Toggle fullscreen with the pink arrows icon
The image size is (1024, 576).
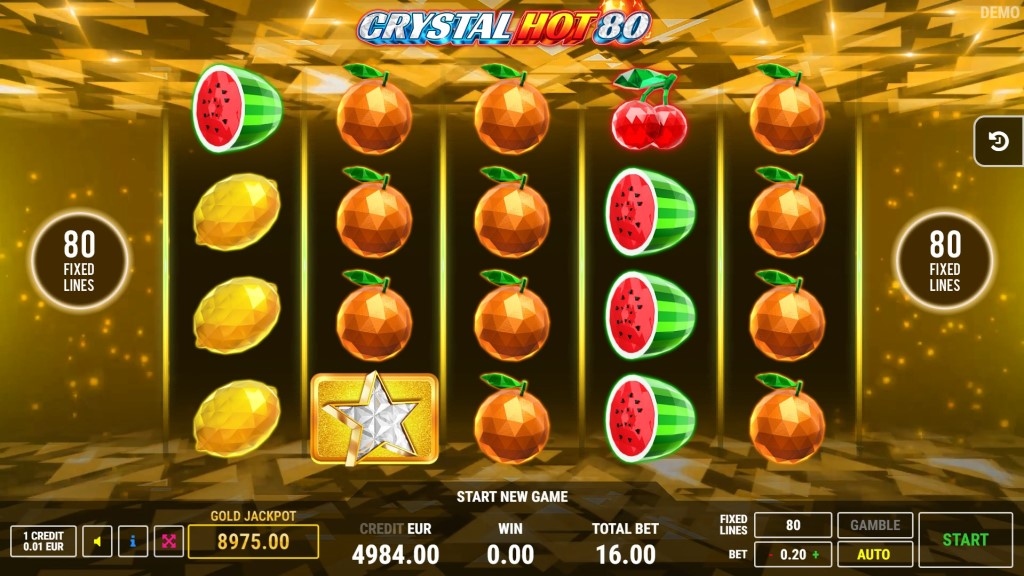pos(169,542)
